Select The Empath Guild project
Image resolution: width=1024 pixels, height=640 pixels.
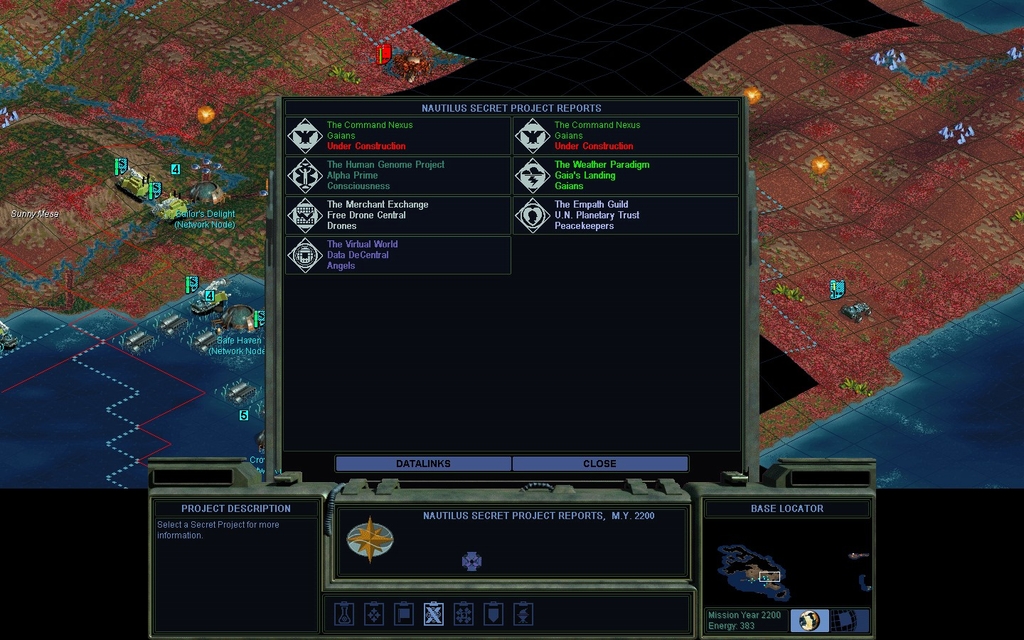626,215
